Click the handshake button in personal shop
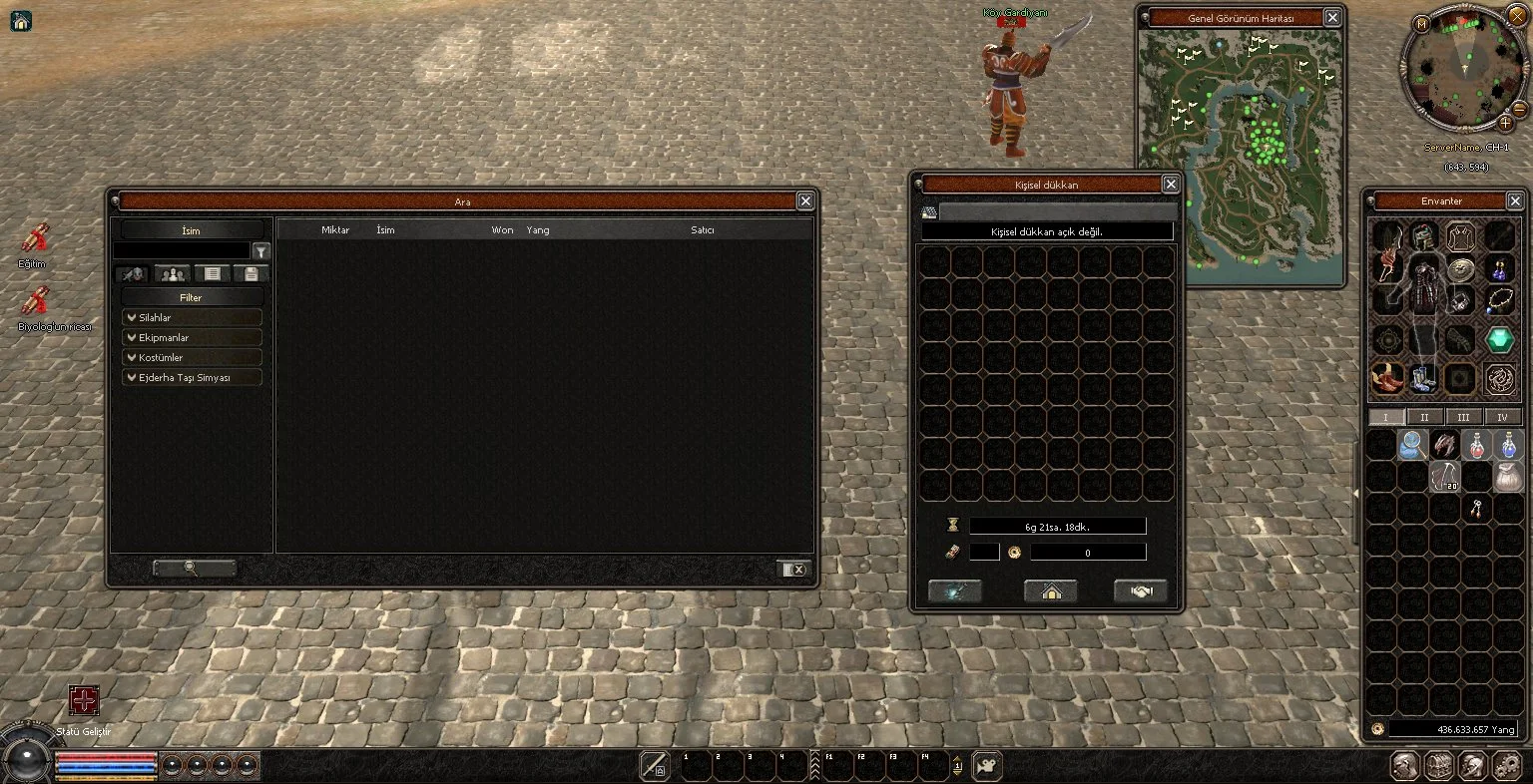Viewport: 1533px width, 784px height. 1140,591
